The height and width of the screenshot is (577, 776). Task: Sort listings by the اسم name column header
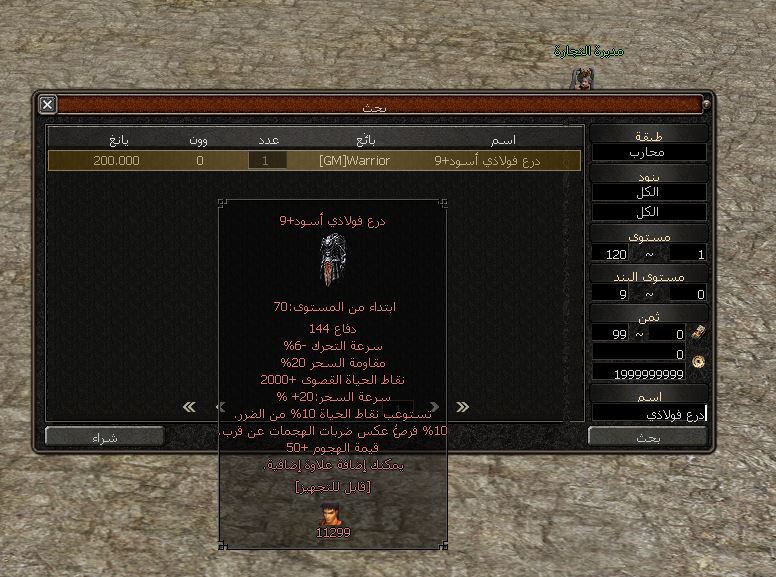(505, 139)
